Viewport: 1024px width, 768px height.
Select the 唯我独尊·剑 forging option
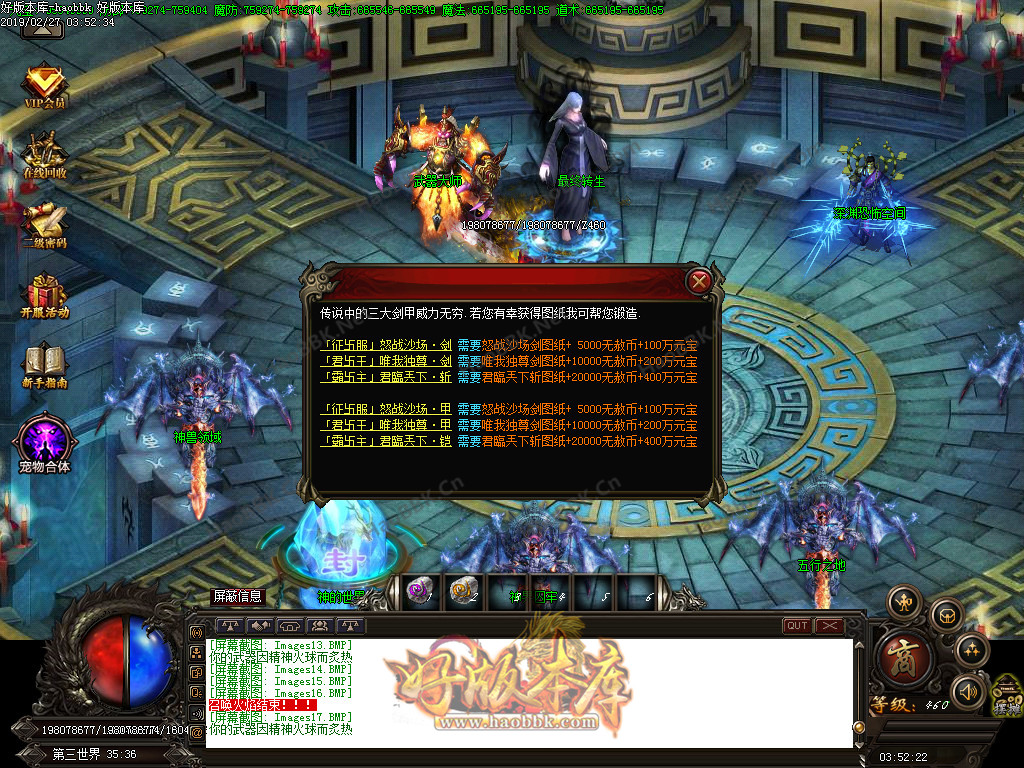(x=385, y=361)
